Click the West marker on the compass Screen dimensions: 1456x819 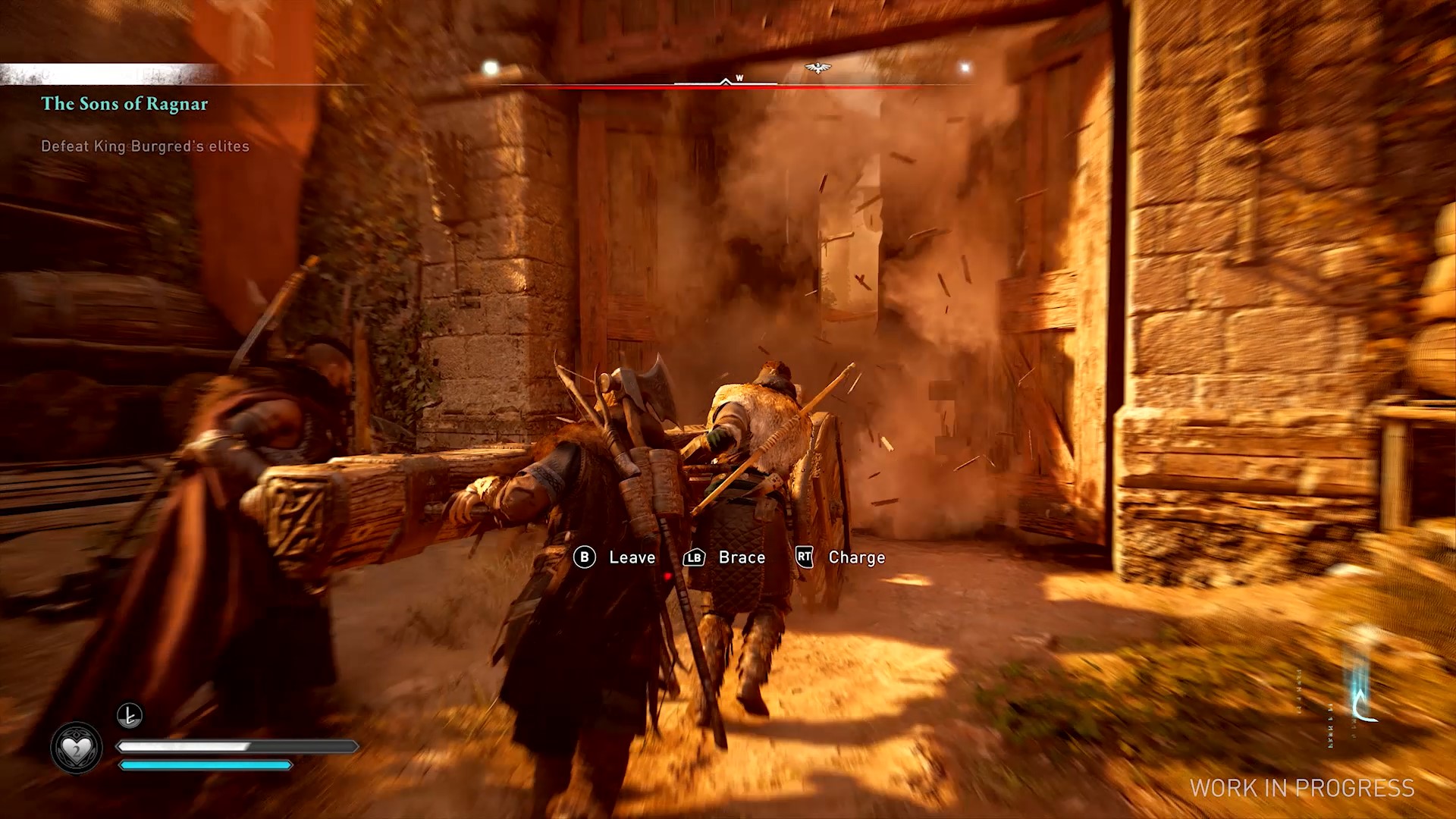[x=739, y=78]
